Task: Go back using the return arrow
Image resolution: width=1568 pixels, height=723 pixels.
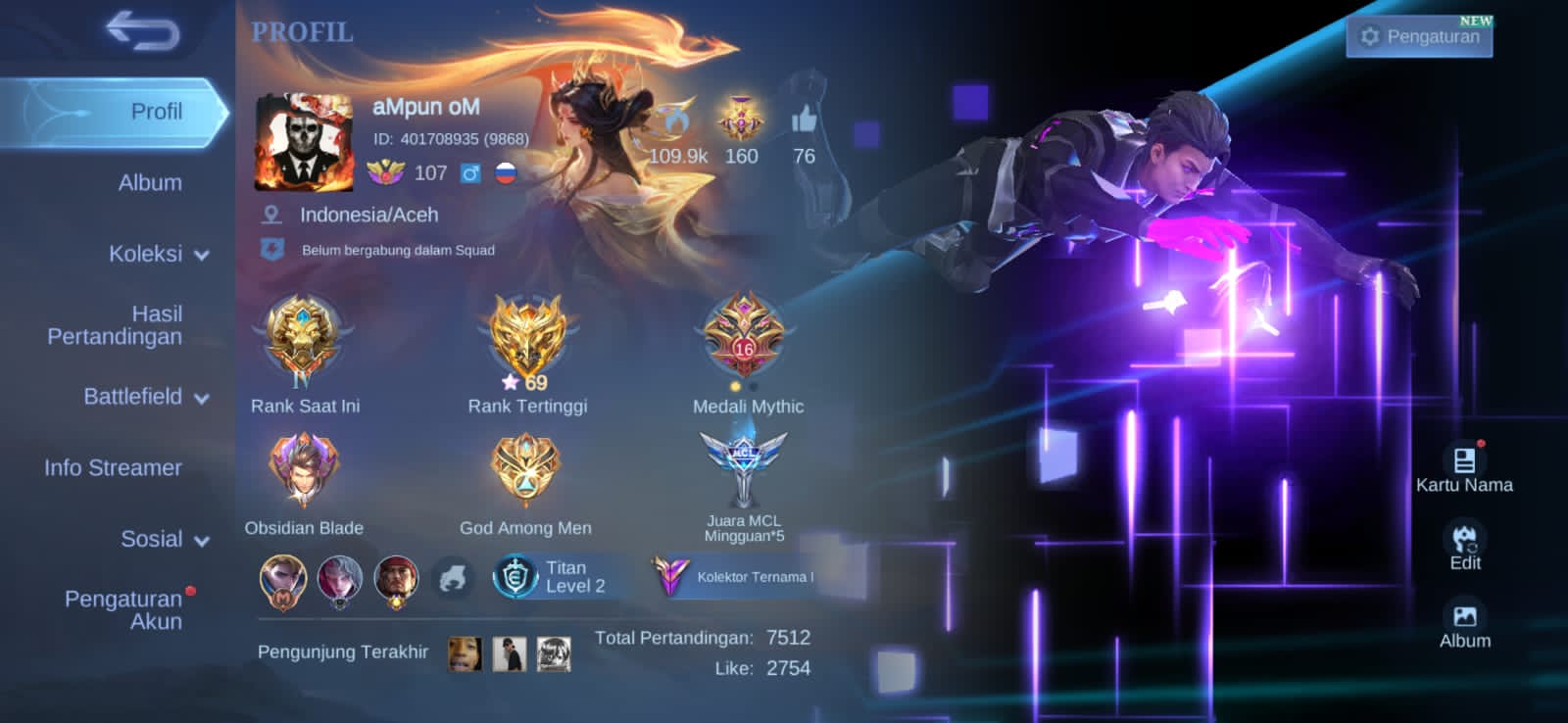Action: [x=143, y=31]
